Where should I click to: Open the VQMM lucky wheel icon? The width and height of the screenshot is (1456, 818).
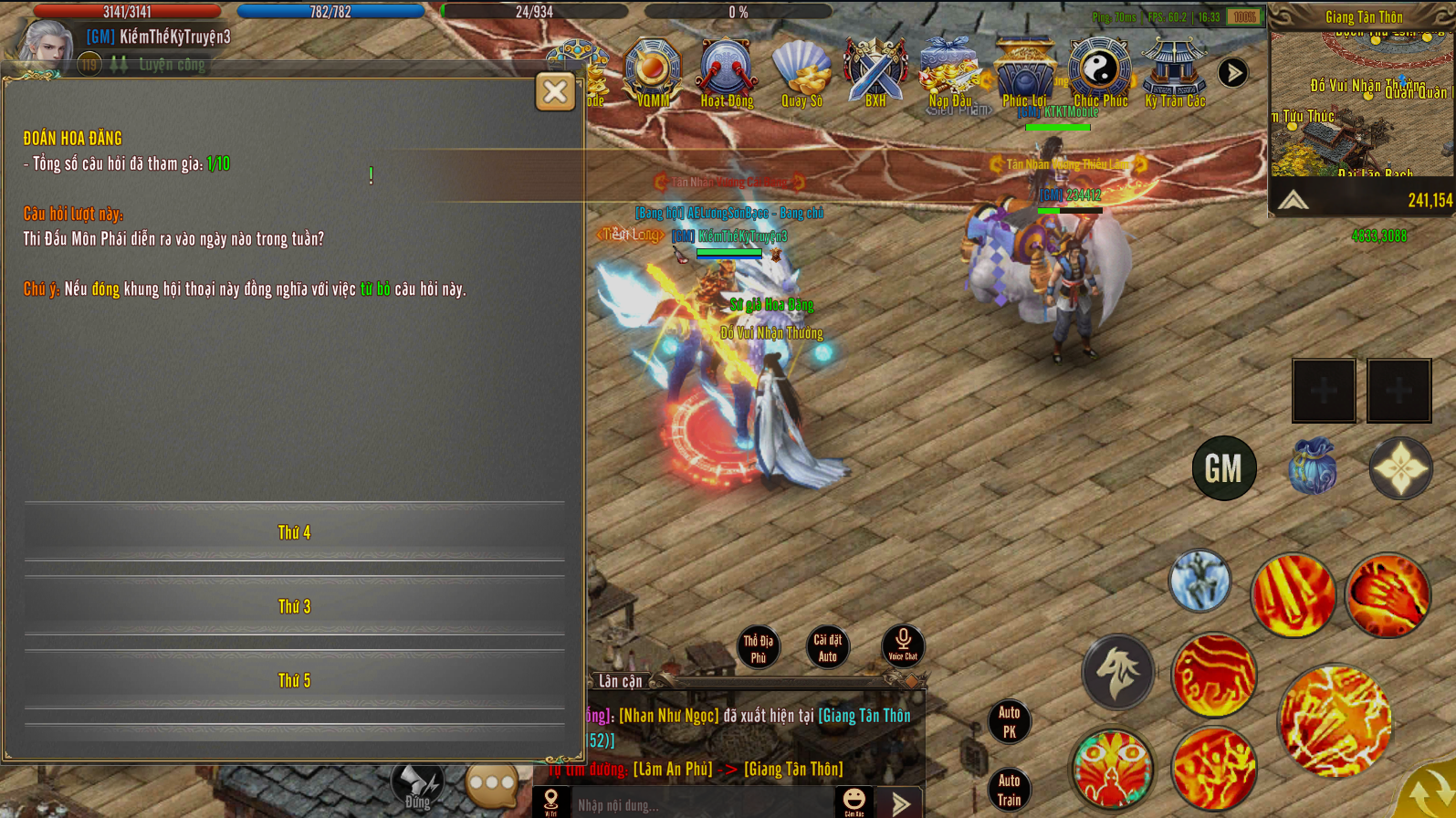pyautogui.click(x=653, y=72)
